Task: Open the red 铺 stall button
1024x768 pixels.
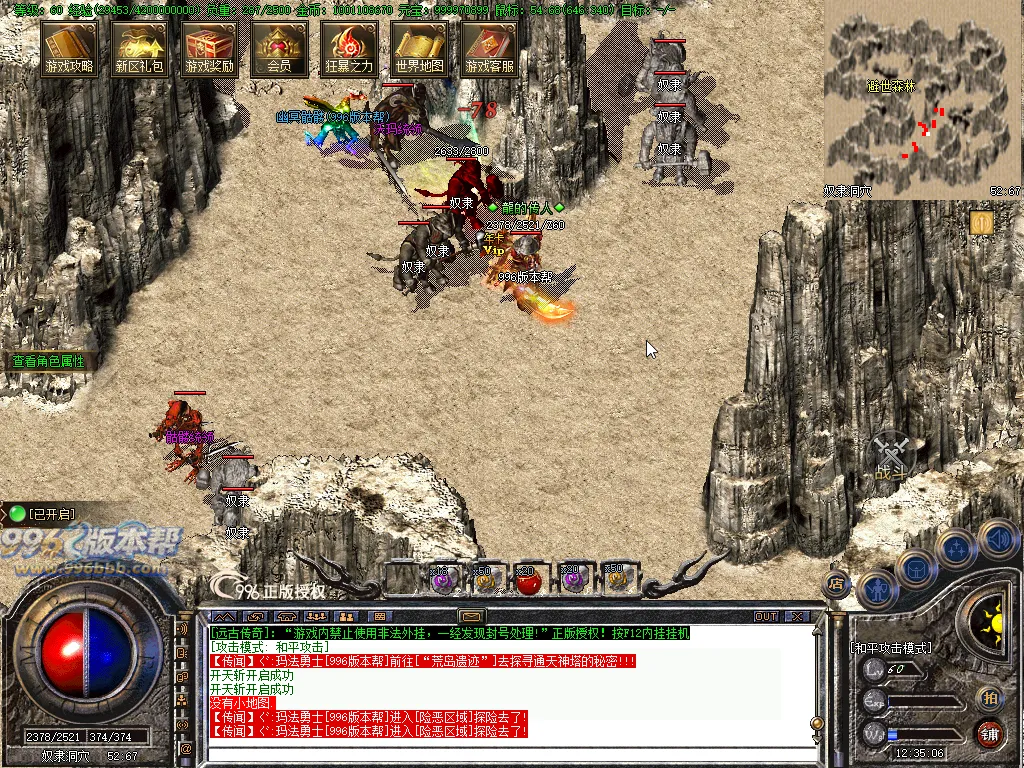Action: click(x=989, y=733)
